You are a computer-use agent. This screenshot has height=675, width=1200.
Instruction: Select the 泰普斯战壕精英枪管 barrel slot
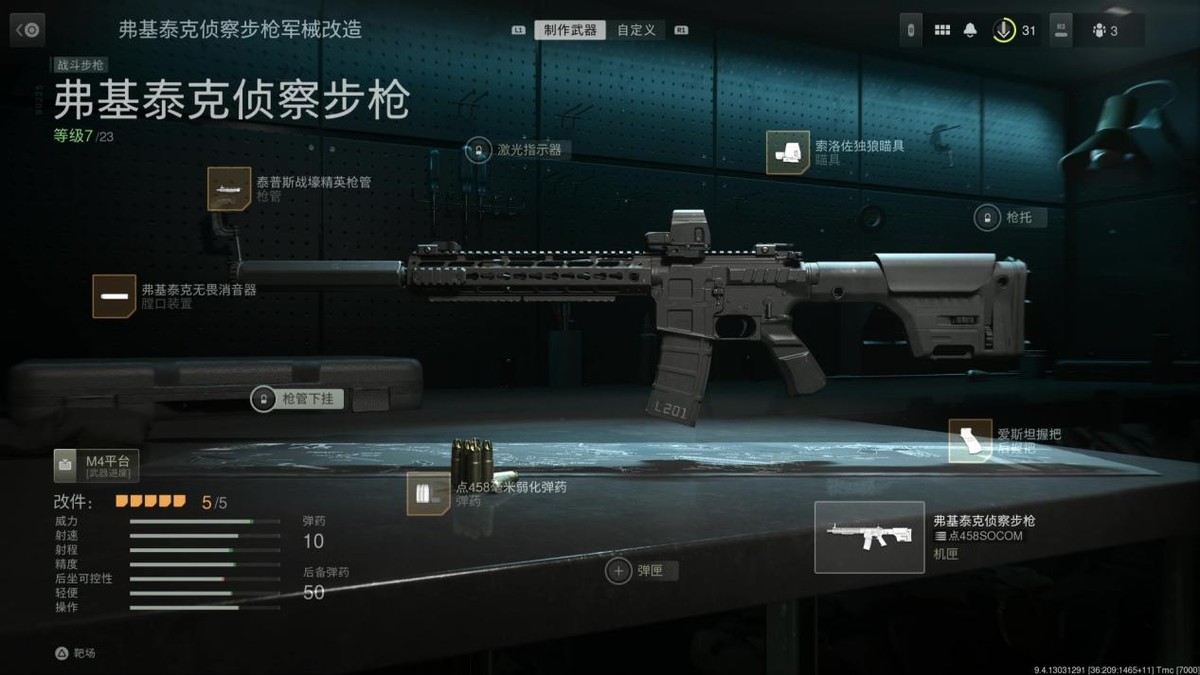[229, 189]
